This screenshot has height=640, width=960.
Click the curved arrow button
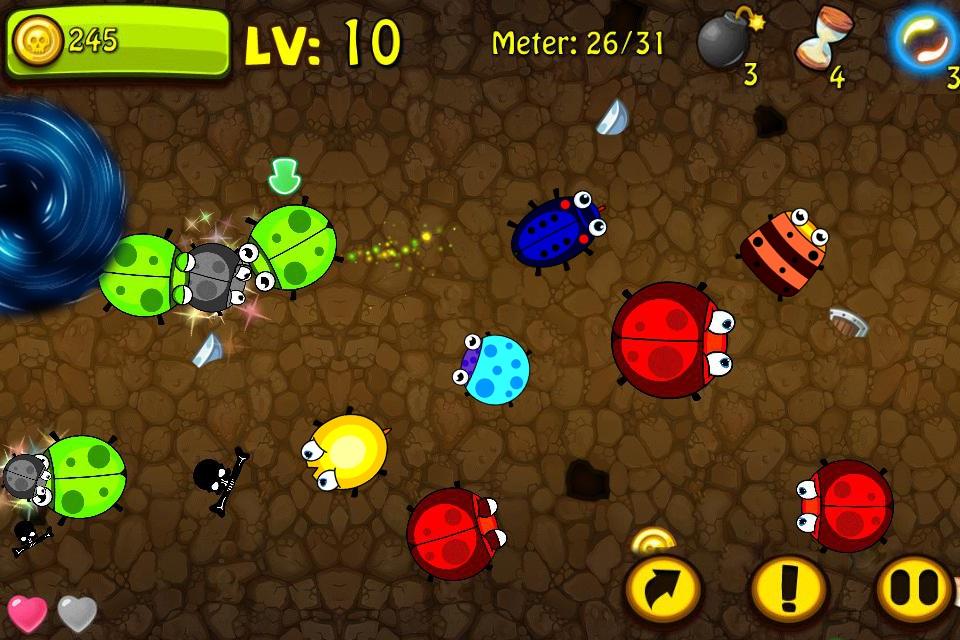pos(662,590)
